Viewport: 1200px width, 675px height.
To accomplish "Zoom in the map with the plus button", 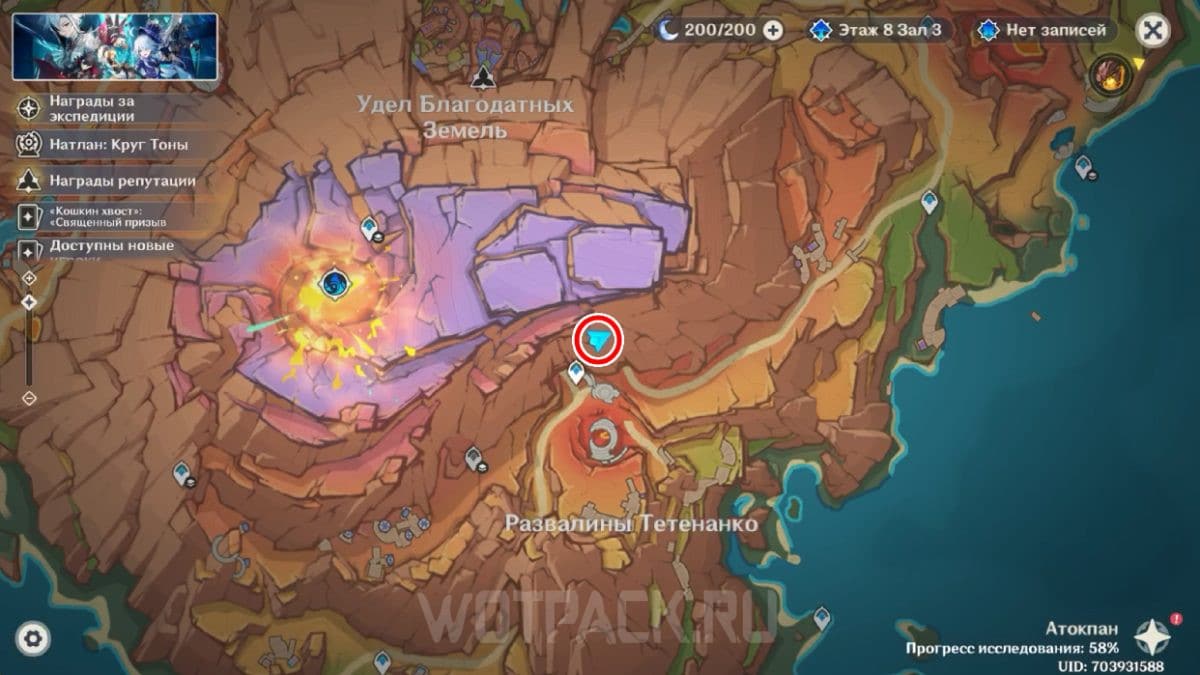I will click(29, 277).
